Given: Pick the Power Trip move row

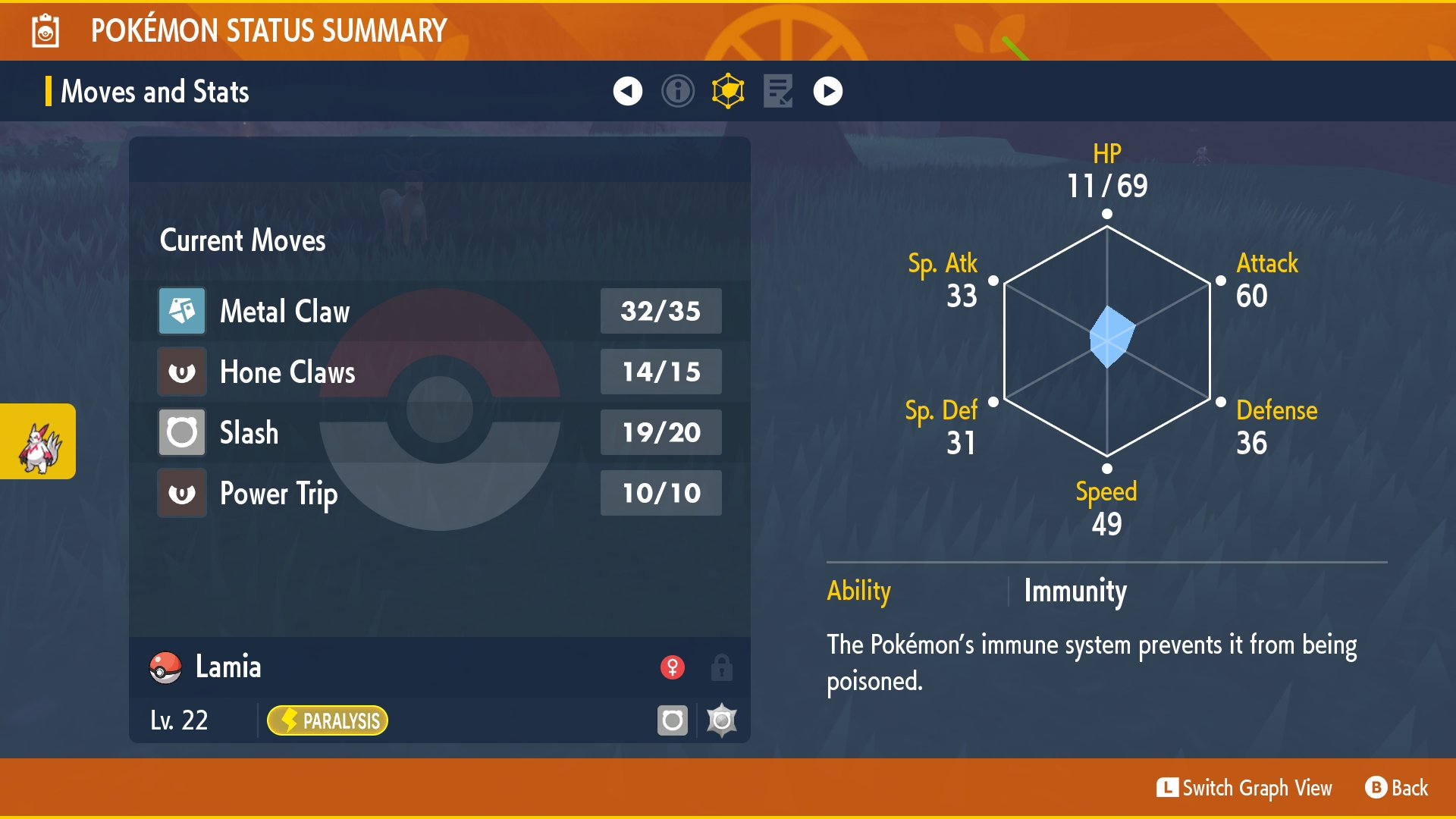Looking at the screenshot, I should tap(440, 493).
